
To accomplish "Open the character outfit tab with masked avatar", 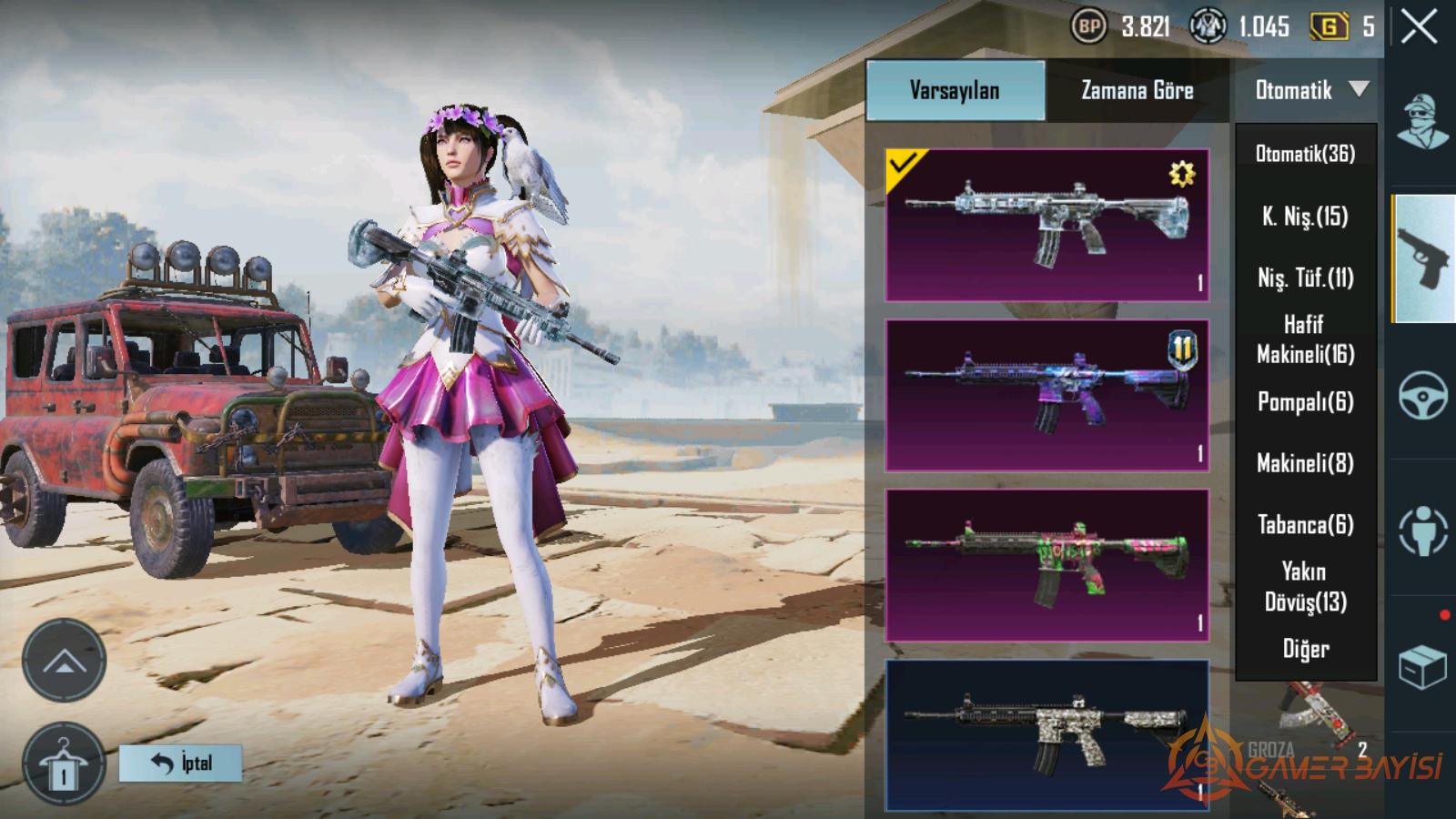I will tap(1422, 122).
